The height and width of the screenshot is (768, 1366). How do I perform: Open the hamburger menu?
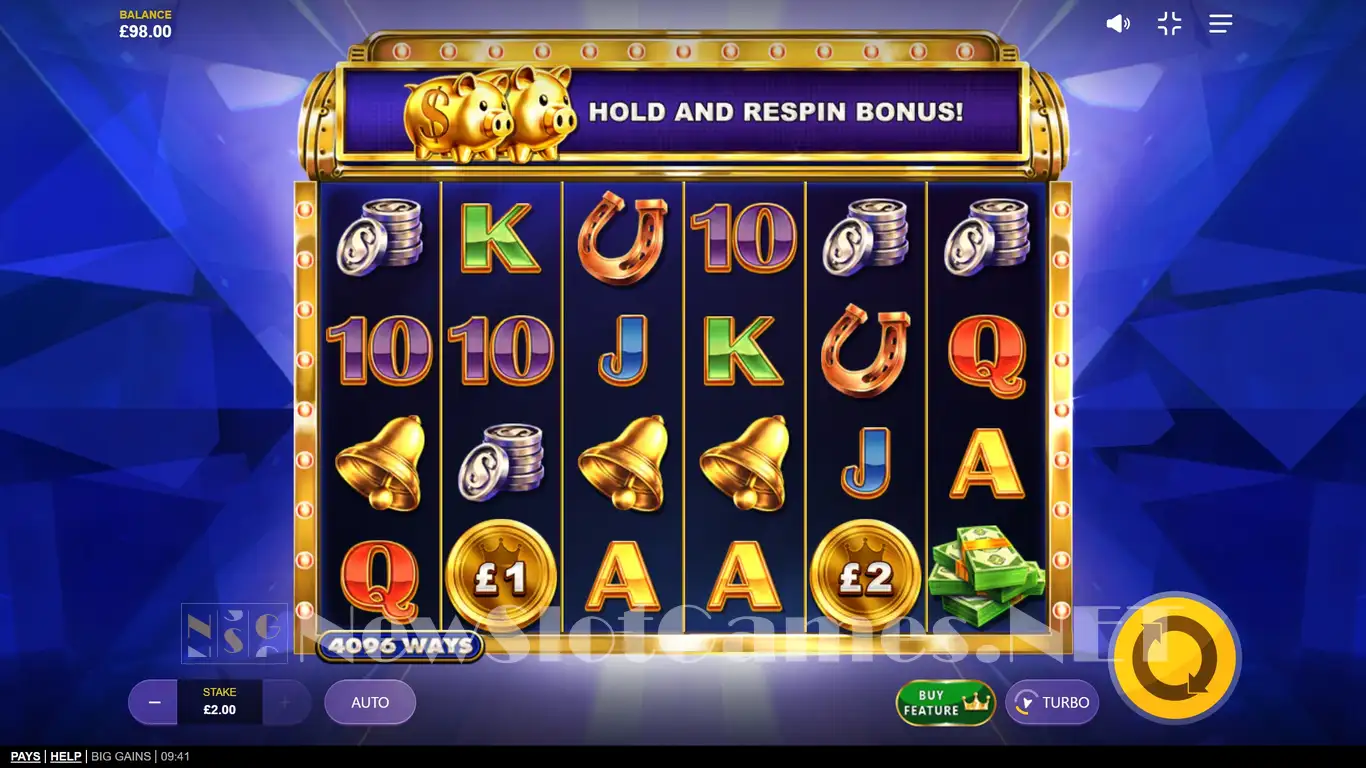pyautogui.click(x=1220, y=24)
